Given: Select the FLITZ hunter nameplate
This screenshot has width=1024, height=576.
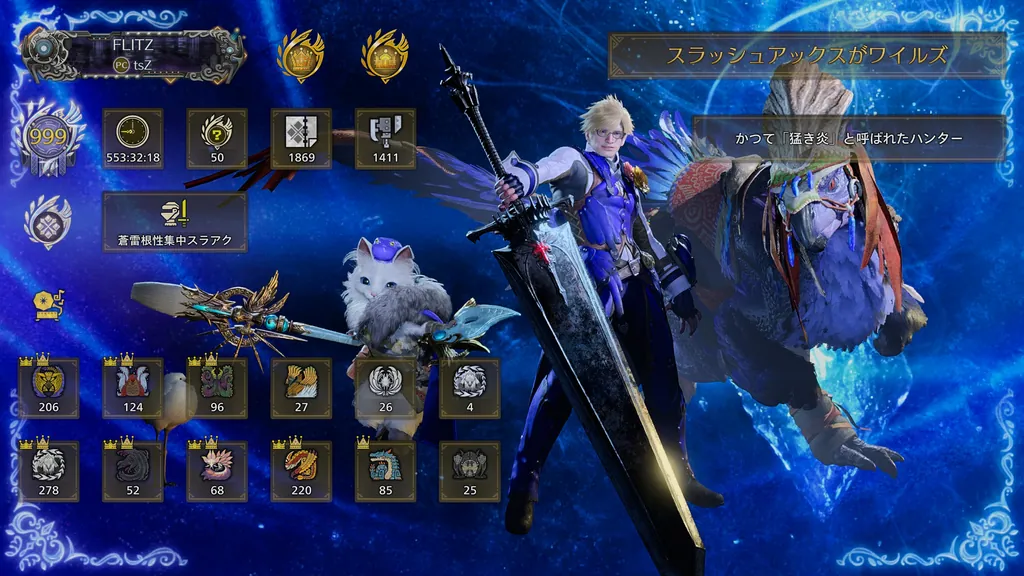Looking at the screenshot, I should tap(132, 54).
